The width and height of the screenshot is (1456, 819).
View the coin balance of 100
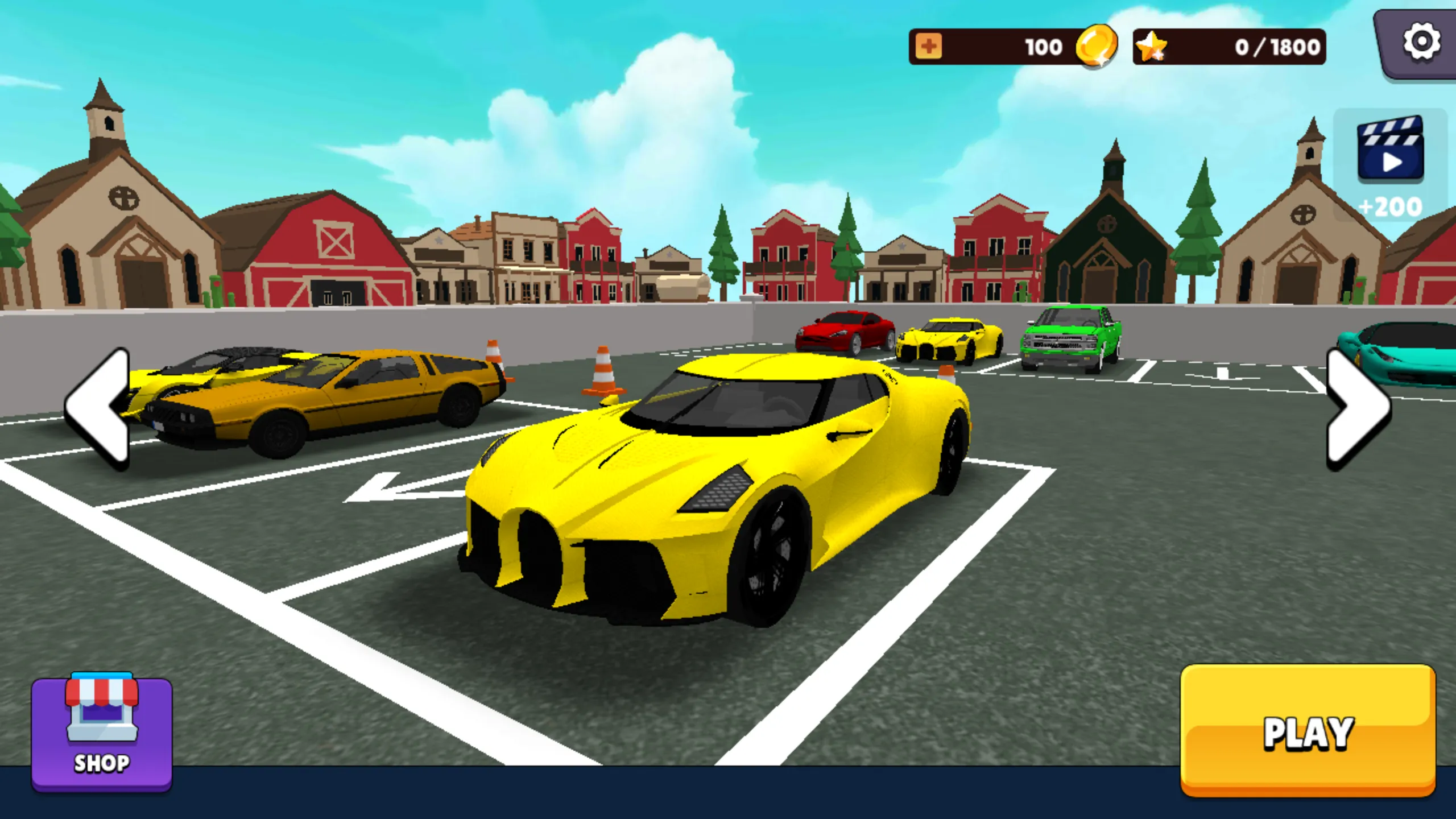click(1044, 46)
